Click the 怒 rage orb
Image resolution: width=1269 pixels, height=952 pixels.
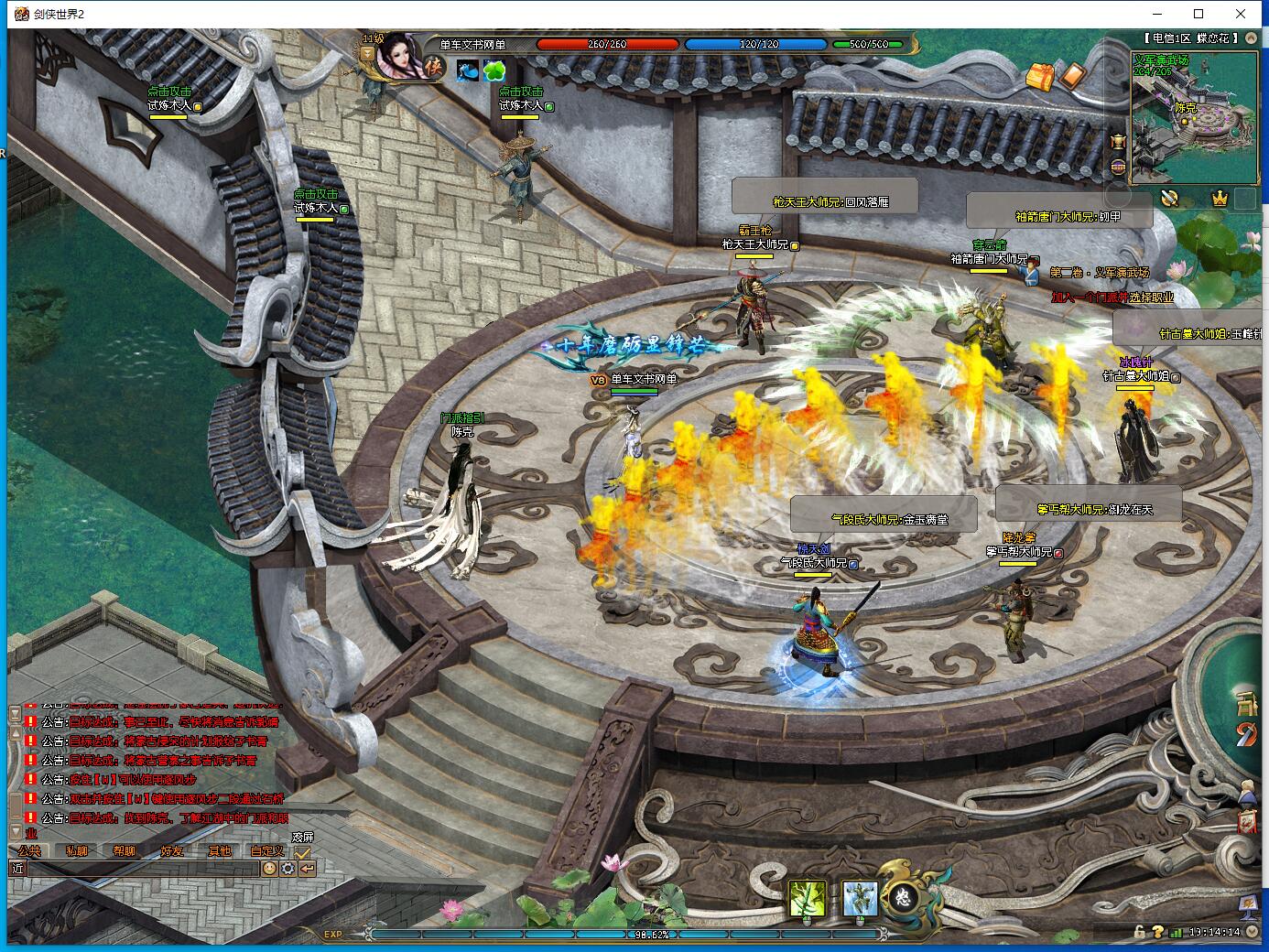[902, 897]
